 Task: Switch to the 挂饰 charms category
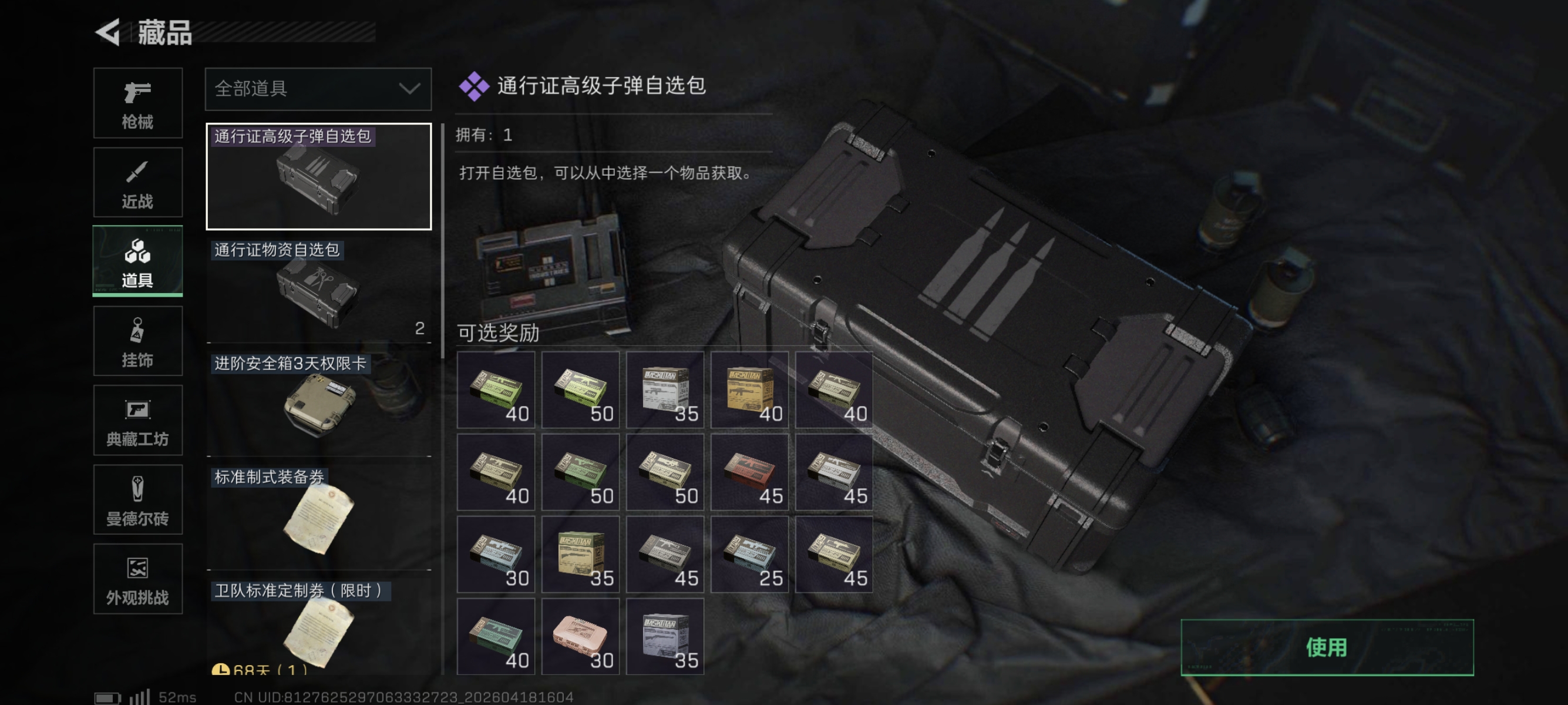tap(138, 341)
